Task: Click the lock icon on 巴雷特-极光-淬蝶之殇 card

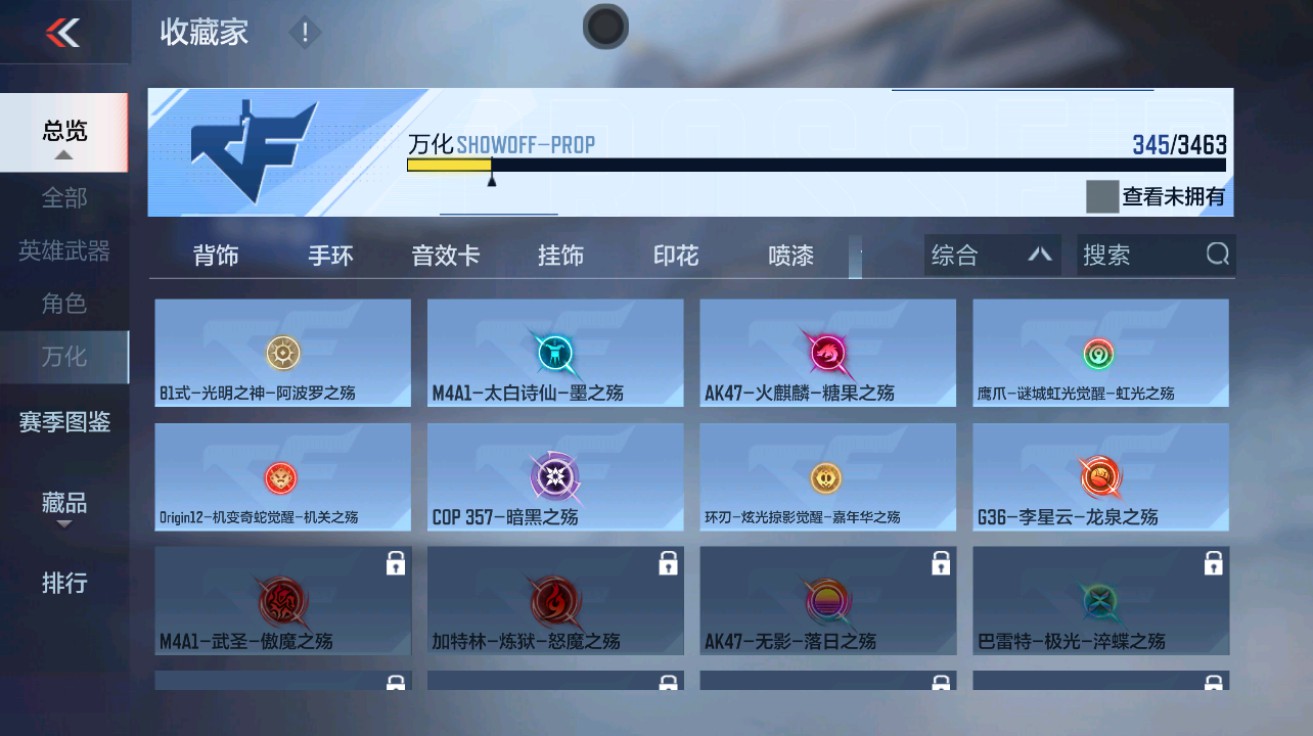Action: click(x=1214, y=564)
